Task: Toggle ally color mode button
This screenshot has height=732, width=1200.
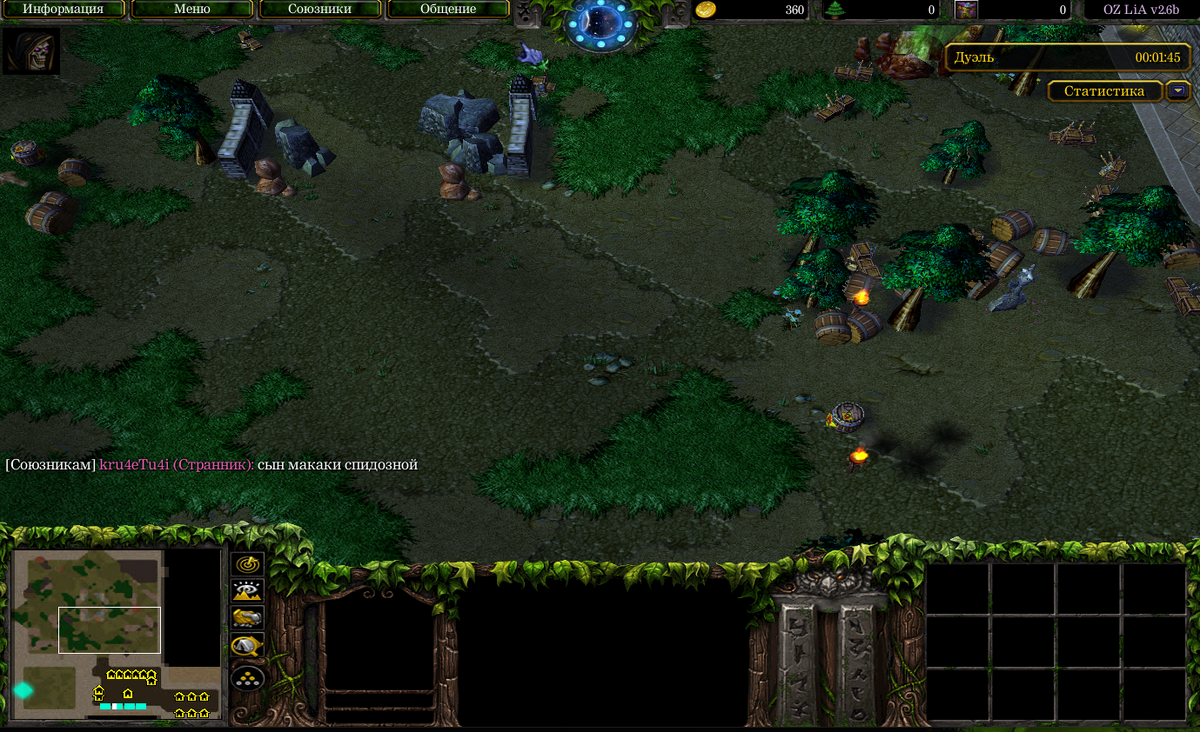Action: click(x=248, y=618)
